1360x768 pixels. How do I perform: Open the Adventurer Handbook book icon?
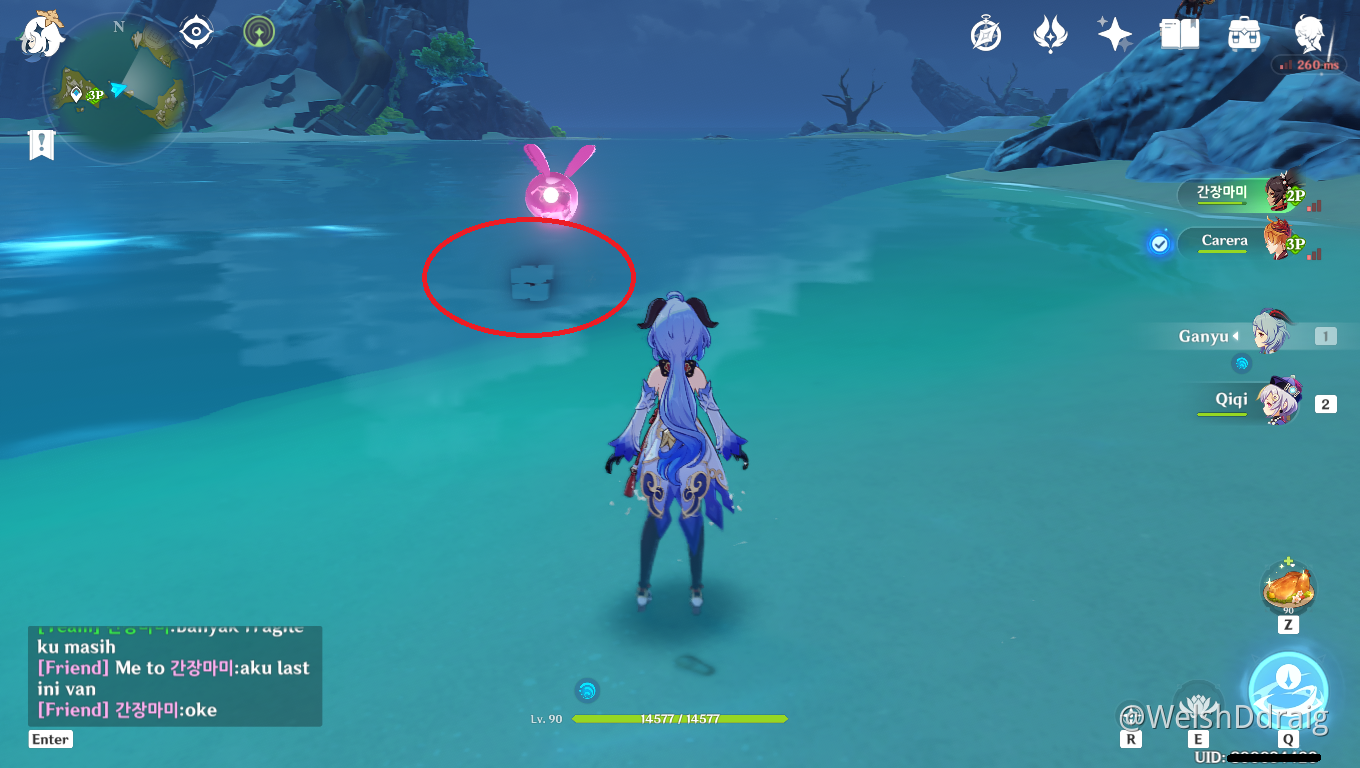point(1180,35)
